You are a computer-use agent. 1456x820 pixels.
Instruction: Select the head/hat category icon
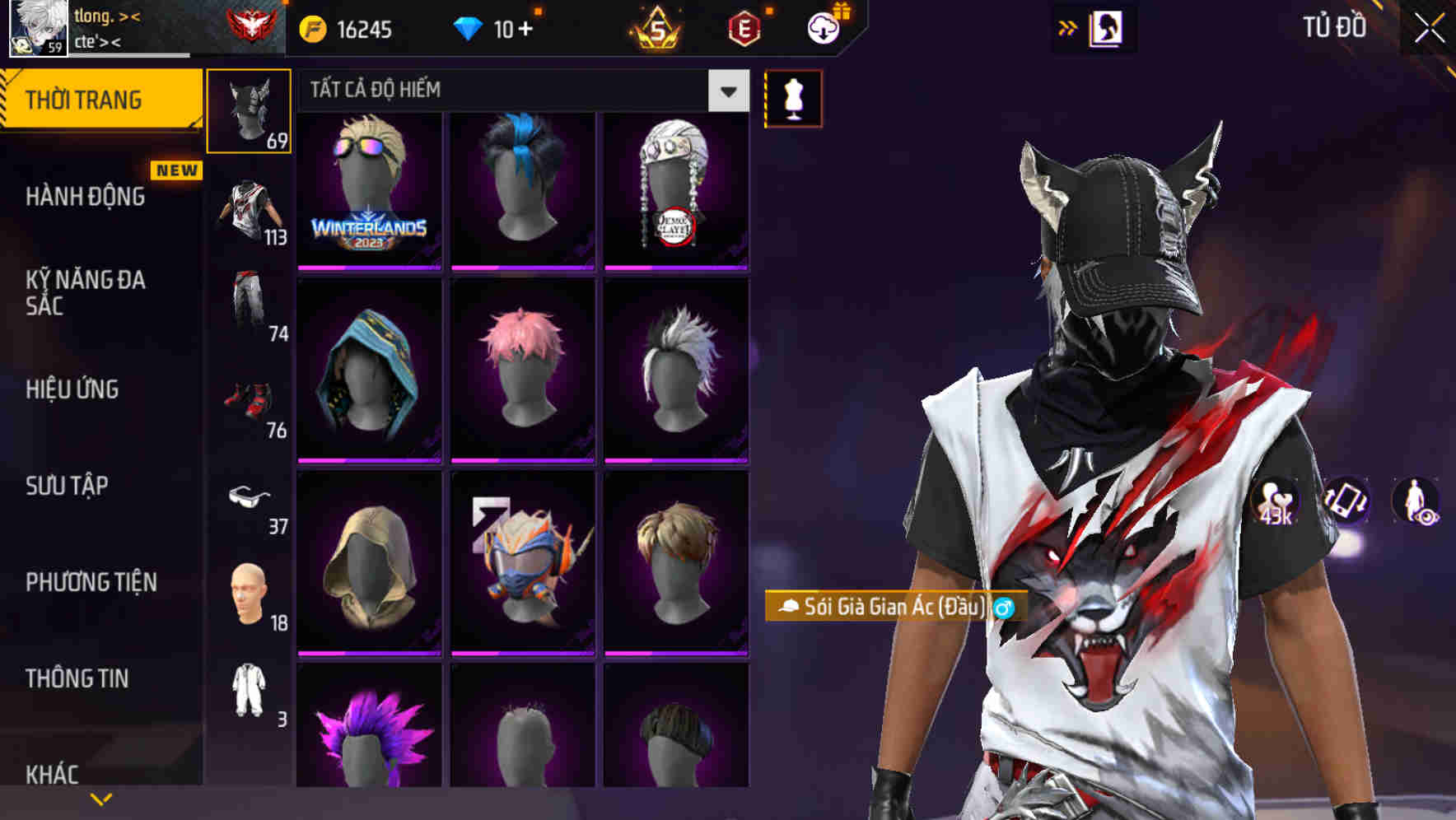pyautogui.click(x=250, y=111)
